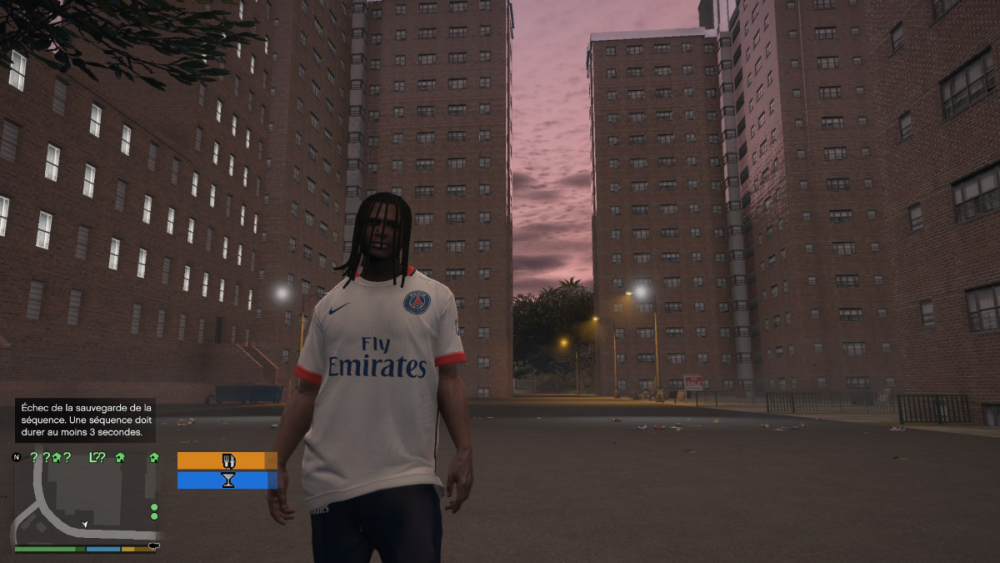The width and height of the screenshot is (1000, 563).
Task: Click the green L blip on minimap
Action: coord(93,457)
